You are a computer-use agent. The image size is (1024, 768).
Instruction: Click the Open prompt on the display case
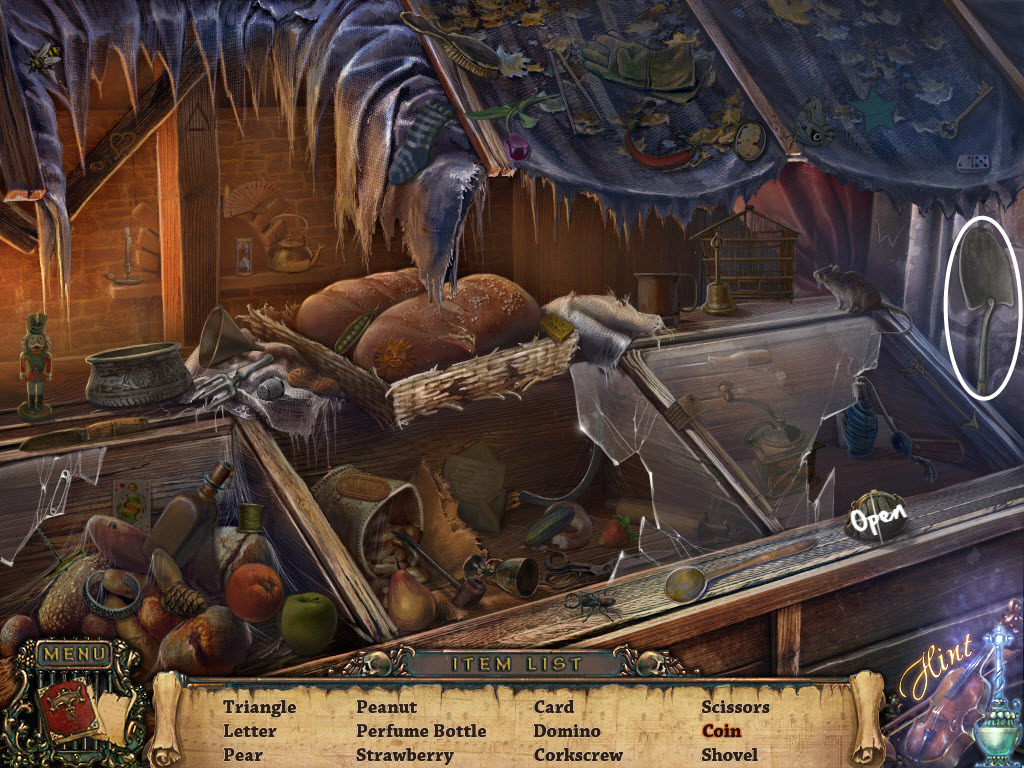878,519
